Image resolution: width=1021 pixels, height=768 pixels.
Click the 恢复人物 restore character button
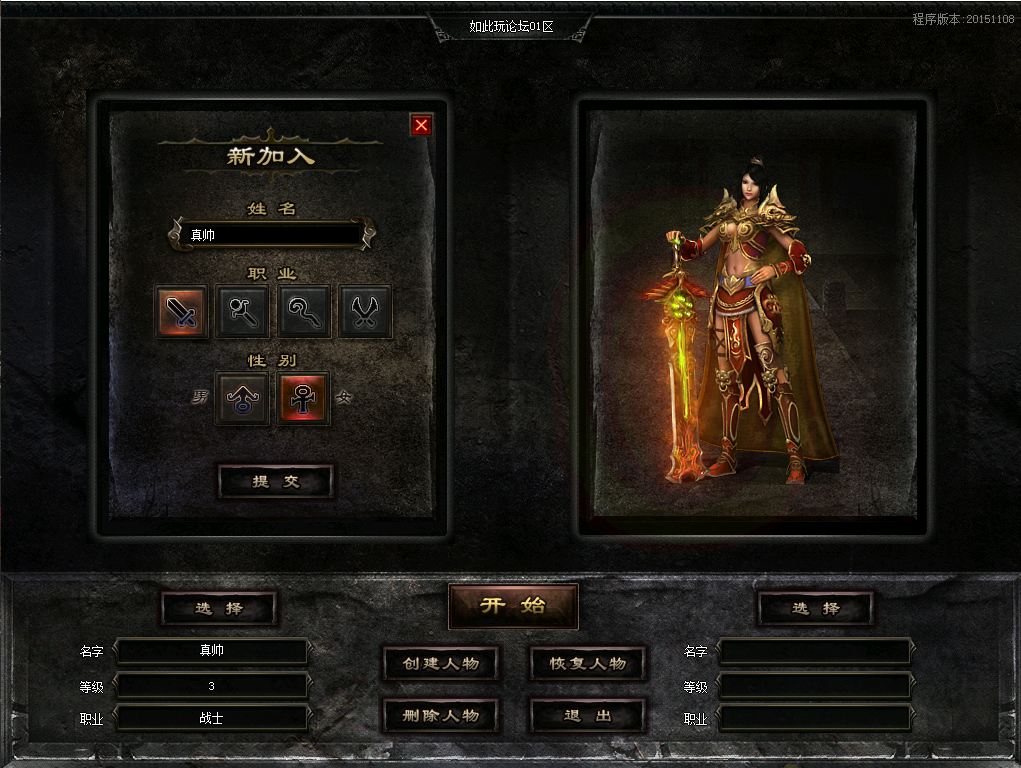tap(587, 663)
